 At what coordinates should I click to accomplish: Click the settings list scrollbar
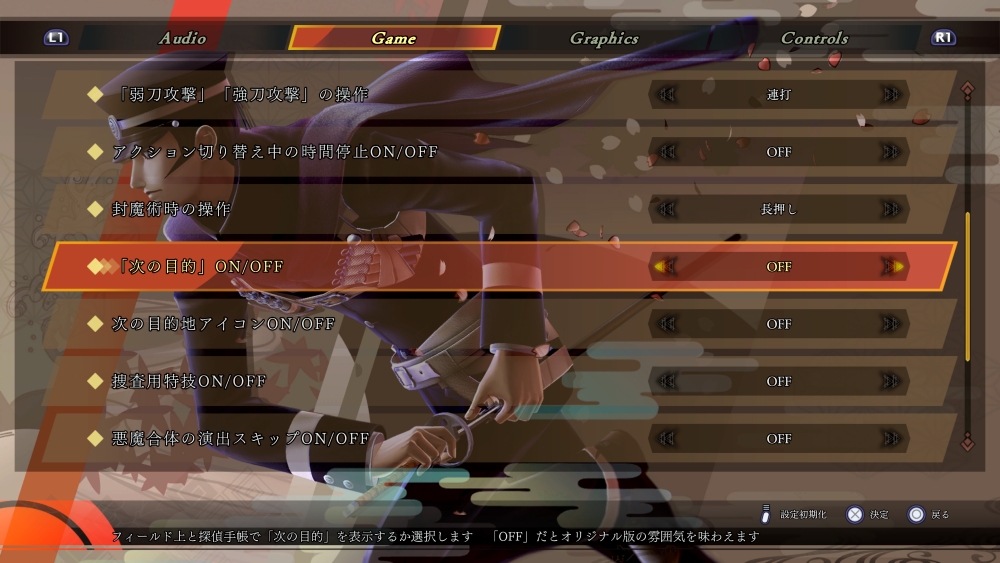click(967, 286)
